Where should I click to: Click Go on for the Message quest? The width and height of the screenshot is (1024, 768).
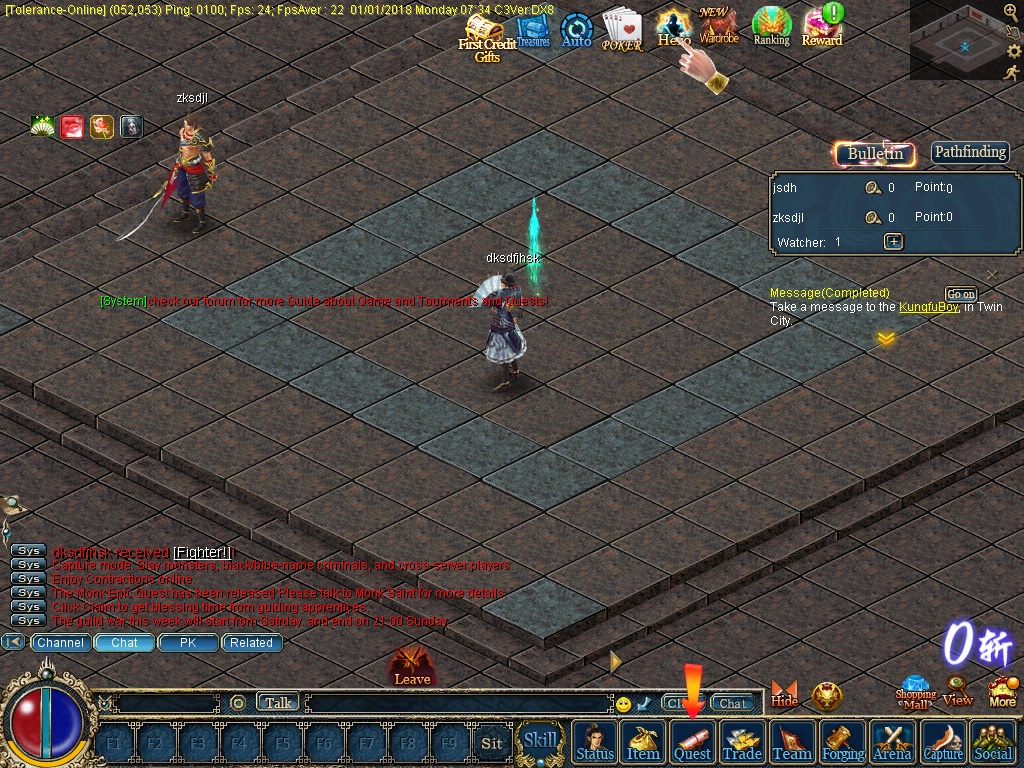961,294
